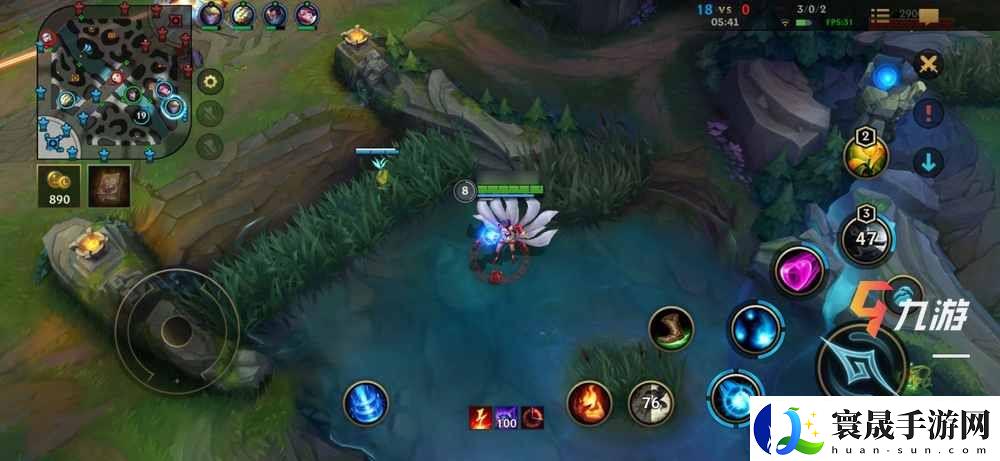Send the red exclamation danger ping

point(930,112)
